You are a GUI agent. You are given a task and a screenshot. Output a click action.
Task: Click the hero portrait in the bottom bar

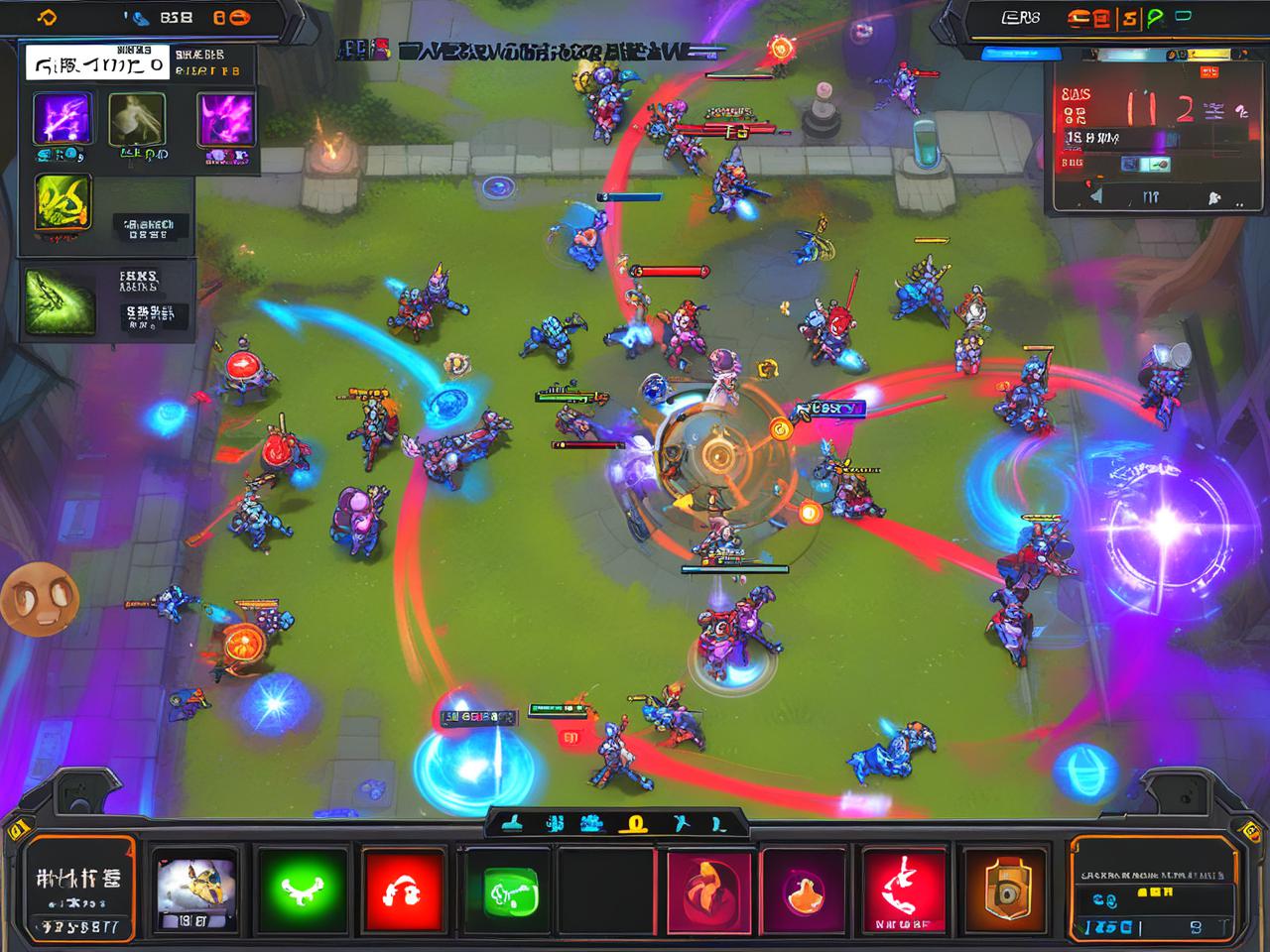(x=195, y=890)
